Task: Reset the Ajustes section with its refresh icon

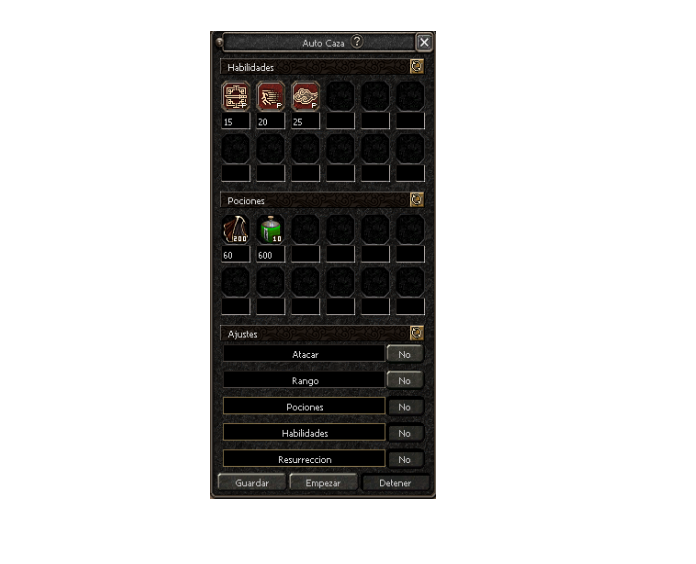Action: (x=416, y=333)
